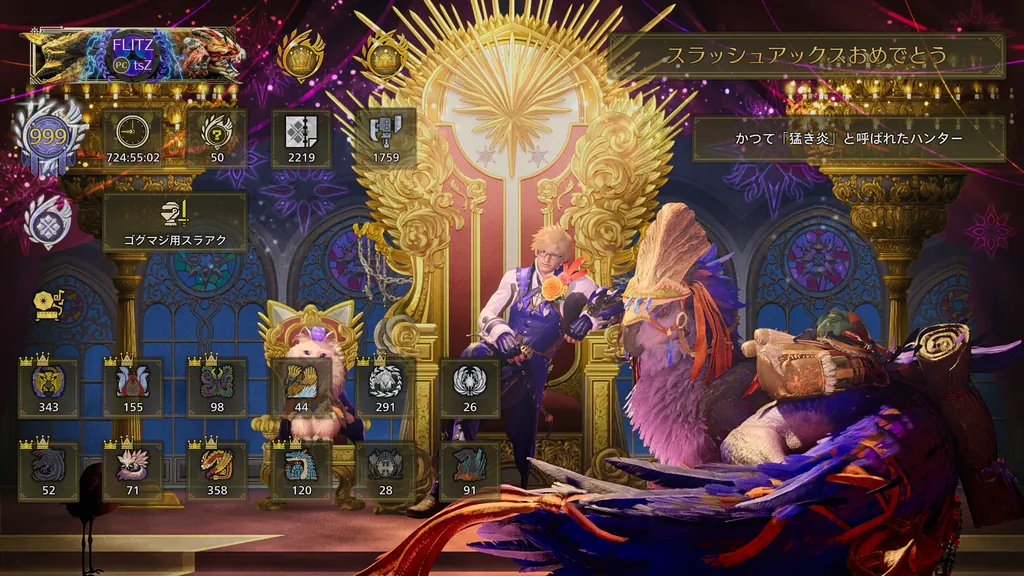The height and width of the screenshot is (576, 1024).
Task: Open the ゴグマジ用スラアク equipment loadout tile
Action: 175,222
